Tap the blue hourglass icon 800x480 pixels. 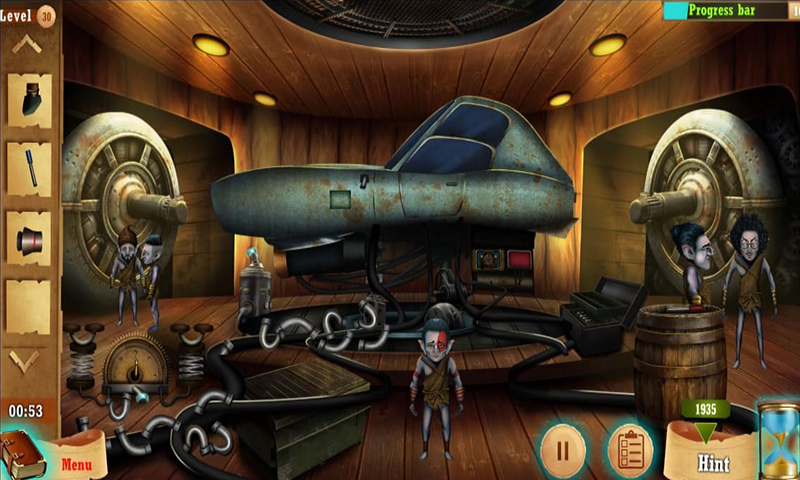(x=778, y=440)
